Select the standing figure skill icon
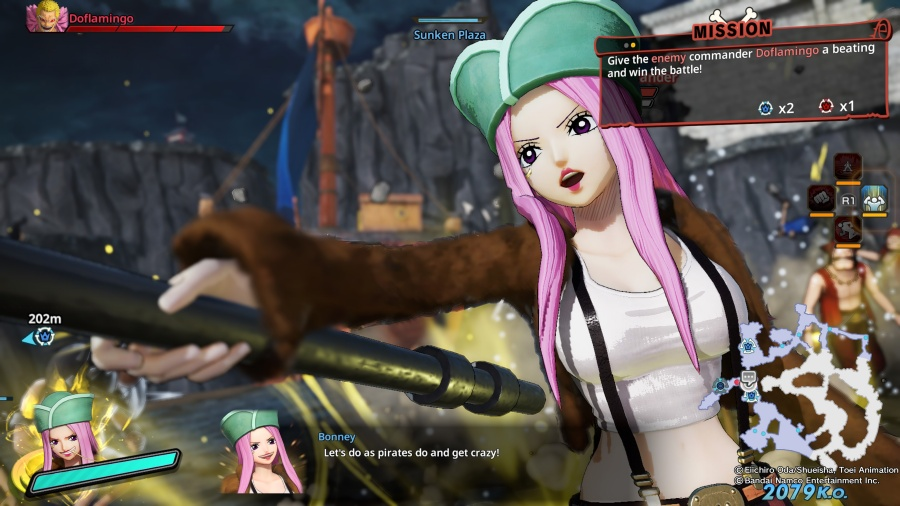Image resolution: width=900 pixels, height=506 pixels. click(x=848, y=166)
